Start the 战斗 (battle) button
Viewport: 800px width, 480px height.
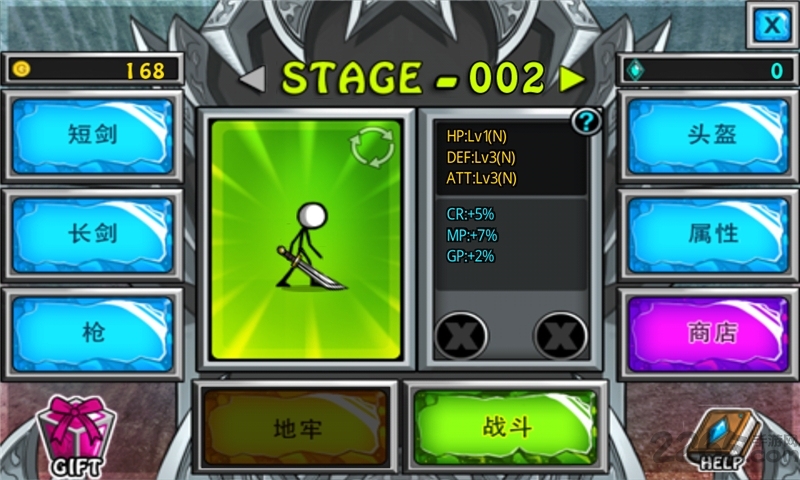tap(506, 427)
